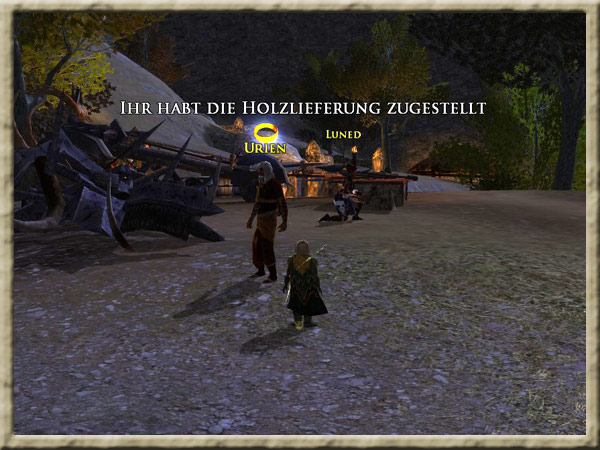Viewport: 600px width, 450px height.
Task: Click the golden quest ring above Urien
Action: [265, 131]
